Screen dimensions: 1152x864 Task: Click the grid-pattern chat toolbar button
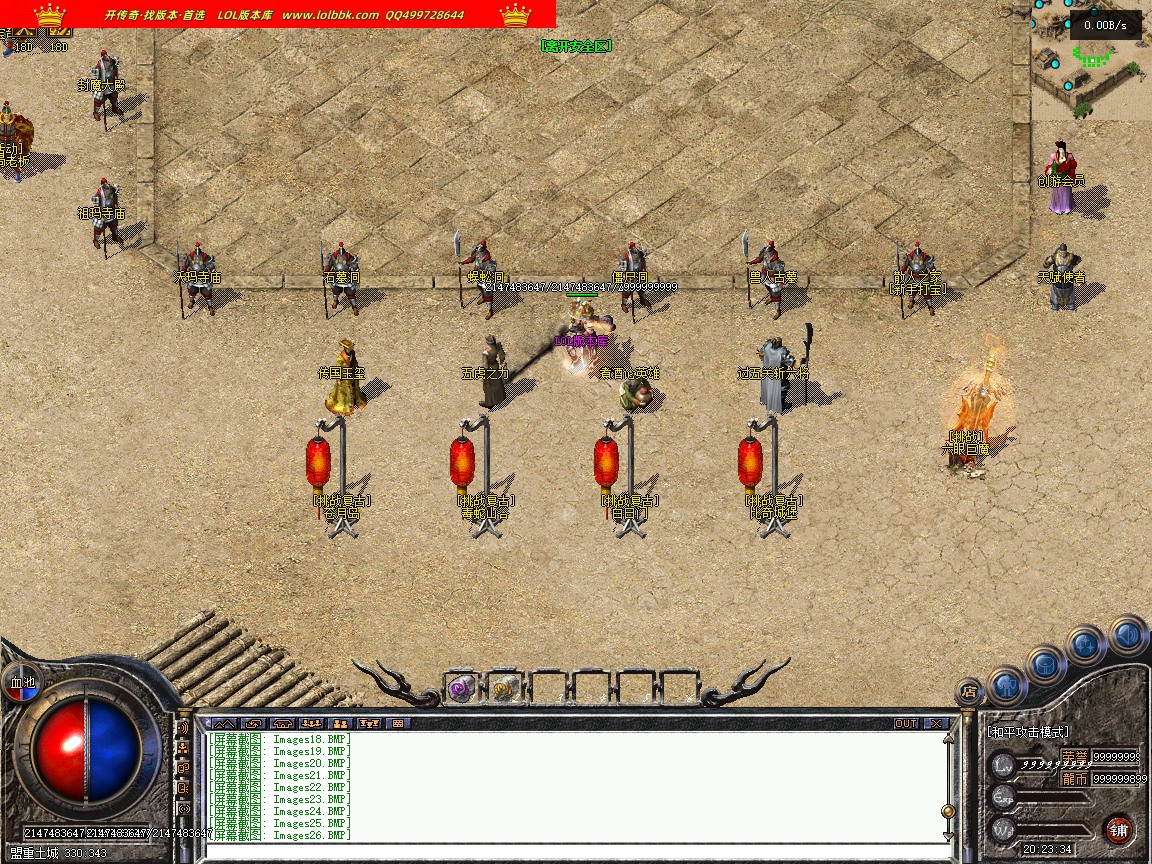point(397,723)
